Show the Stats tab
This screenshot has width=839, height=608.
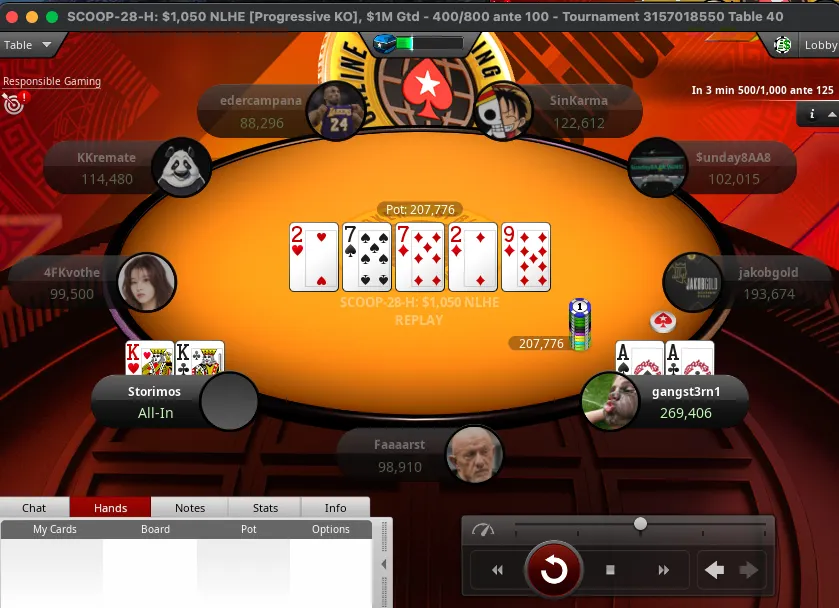[x=265, y=508]
